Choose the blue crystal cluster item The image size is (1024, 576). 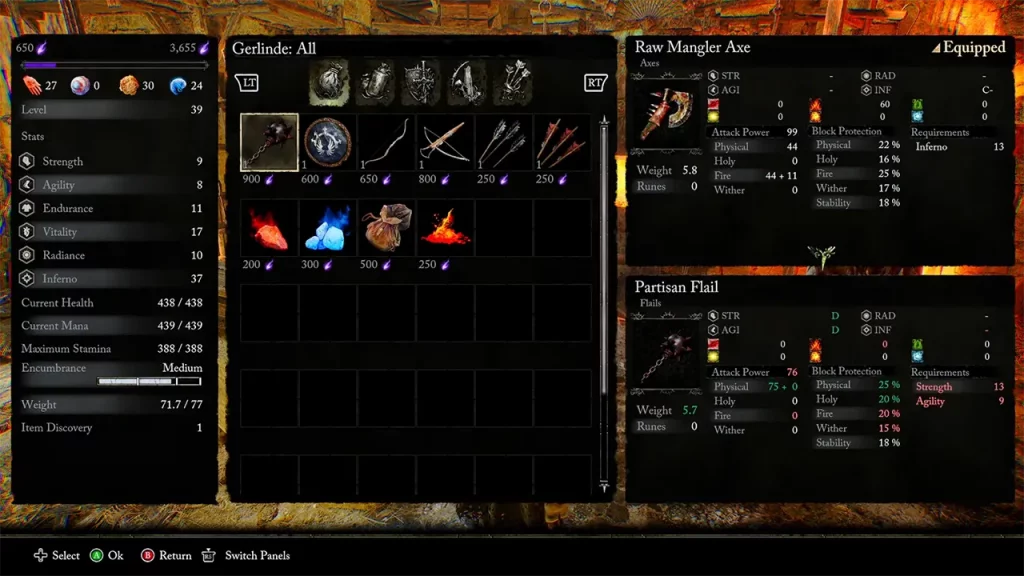coord(328,228)
